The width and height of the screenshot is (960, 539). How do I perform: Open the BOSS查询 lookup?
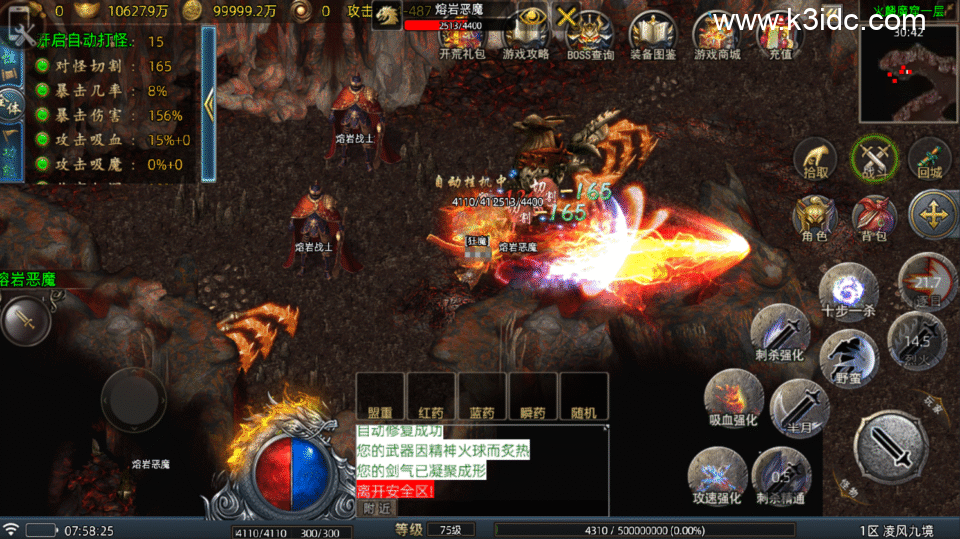590,33
